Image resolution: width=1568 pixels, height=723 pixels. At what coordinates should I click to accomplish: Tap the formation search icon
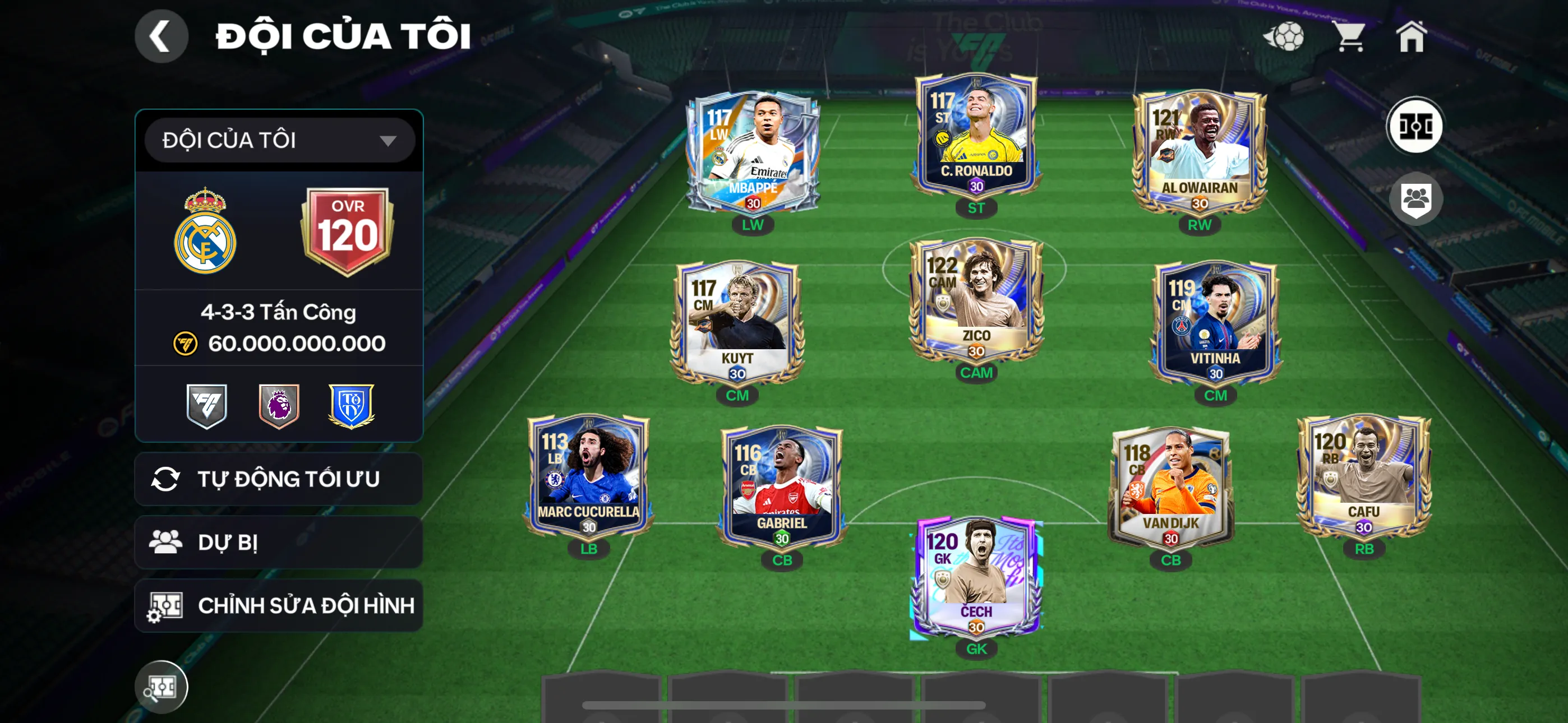[162, 687]
